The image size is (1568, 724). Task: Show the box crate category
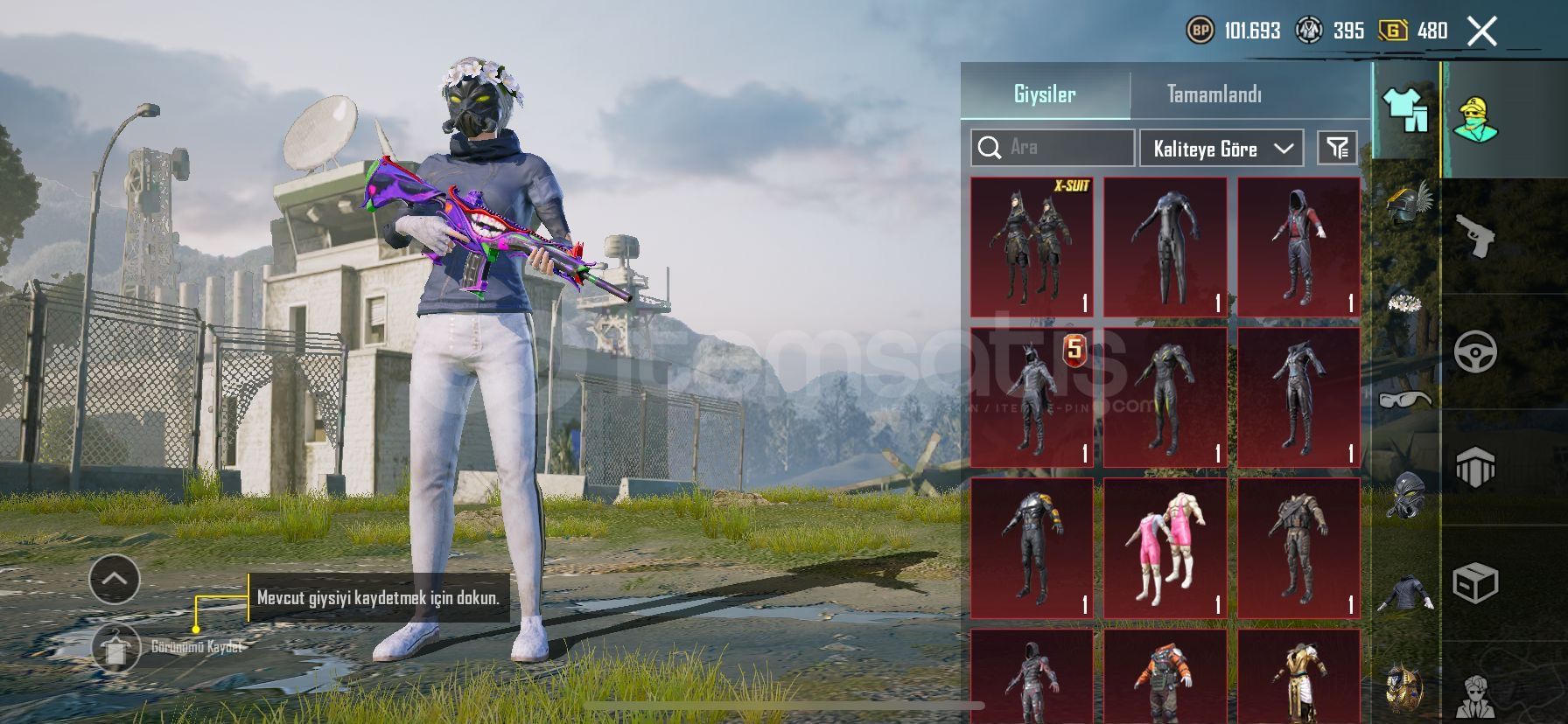click(1475, 582)
